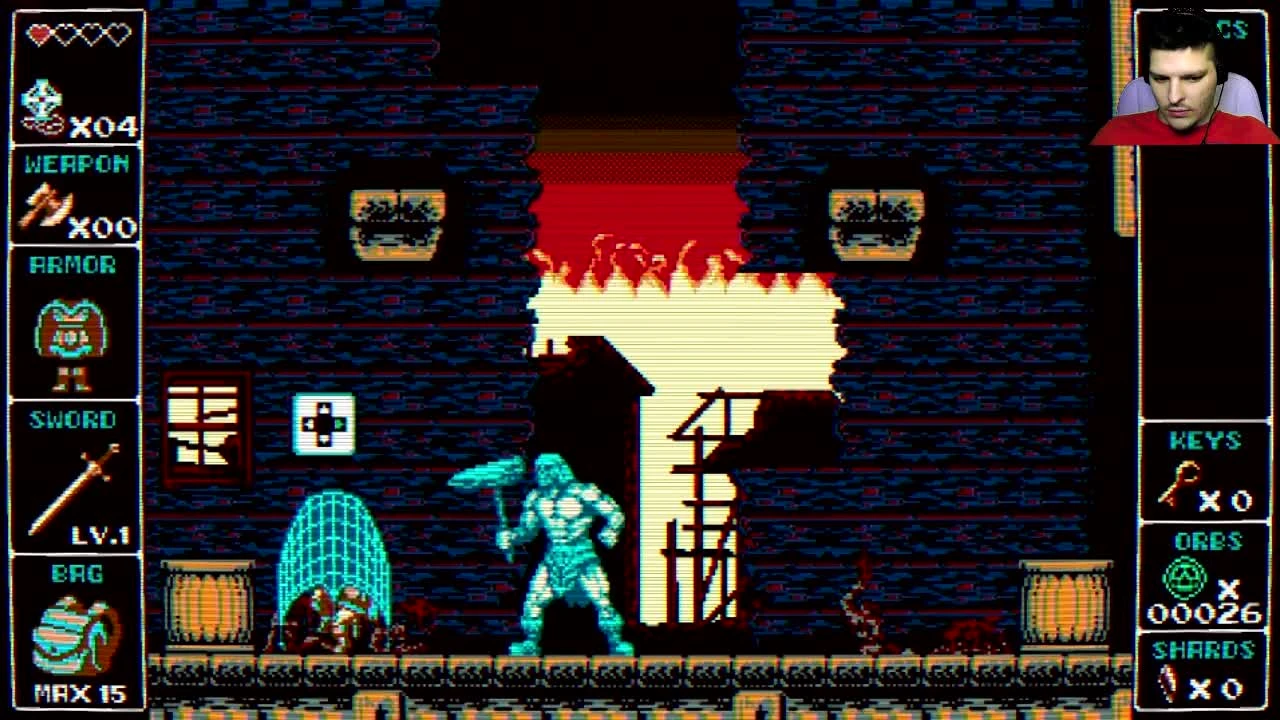Expand the ARMOR panel header
The height and width of the screenshot is (720, 1280).
[x=75, y=265]
